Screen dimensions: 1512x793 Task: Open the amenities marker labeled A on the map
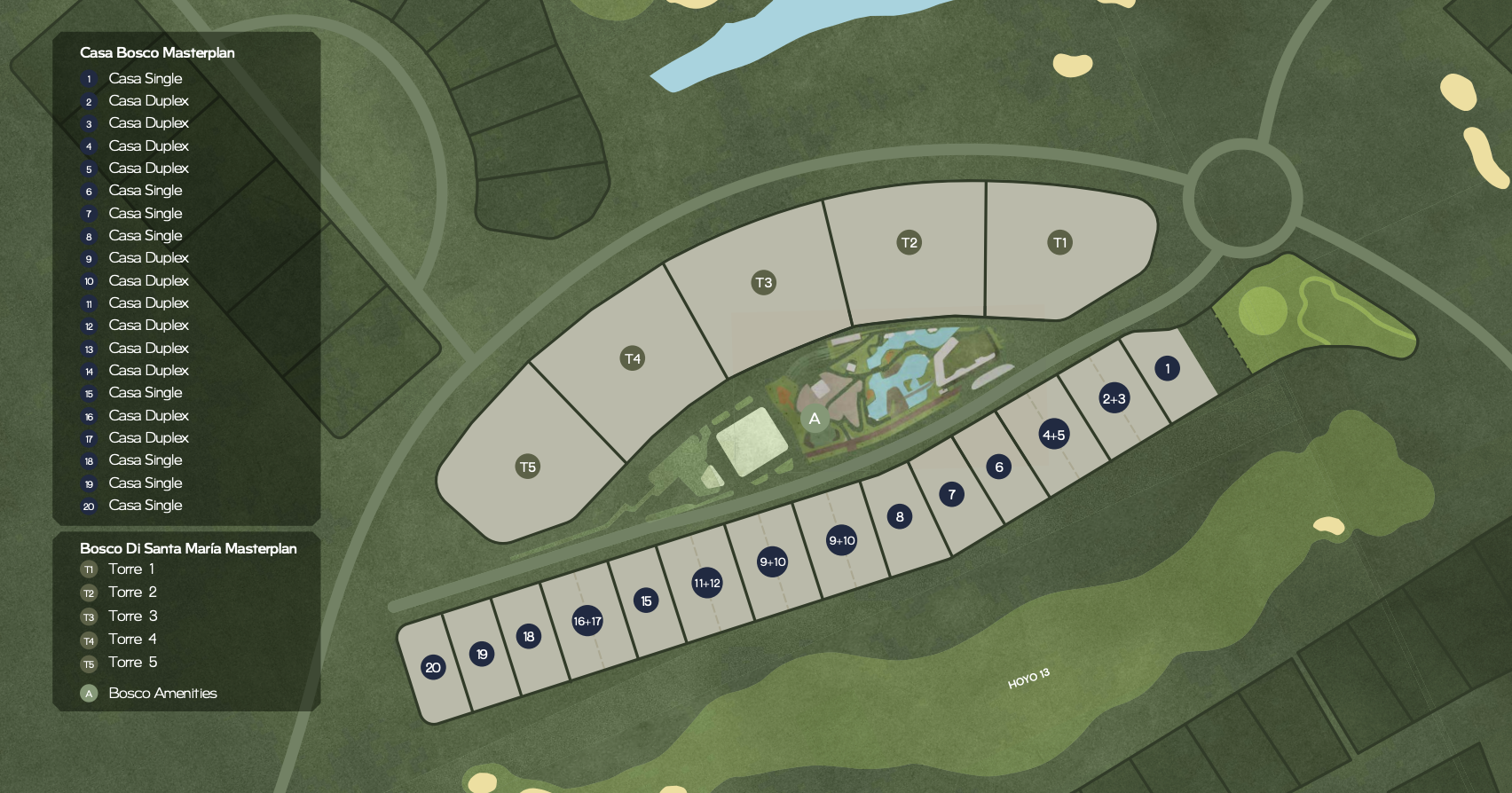point(815,419)
